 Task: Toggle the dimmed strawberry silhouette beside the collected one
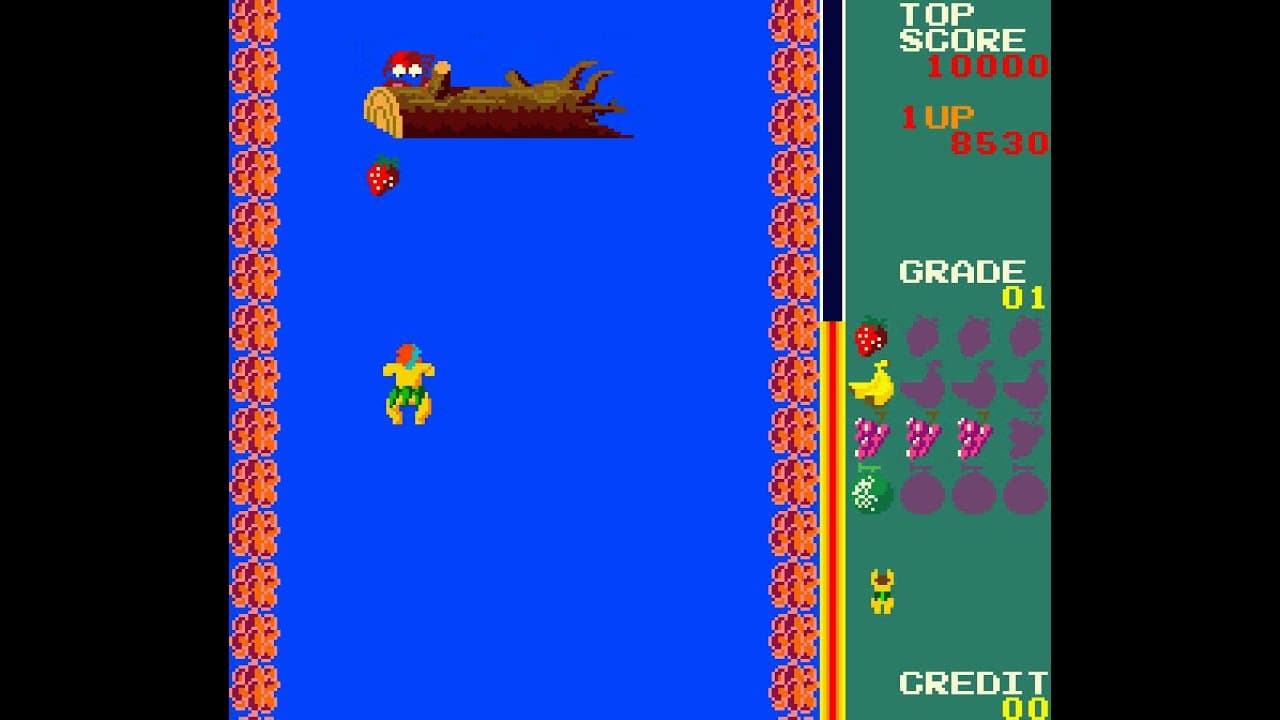921,338
